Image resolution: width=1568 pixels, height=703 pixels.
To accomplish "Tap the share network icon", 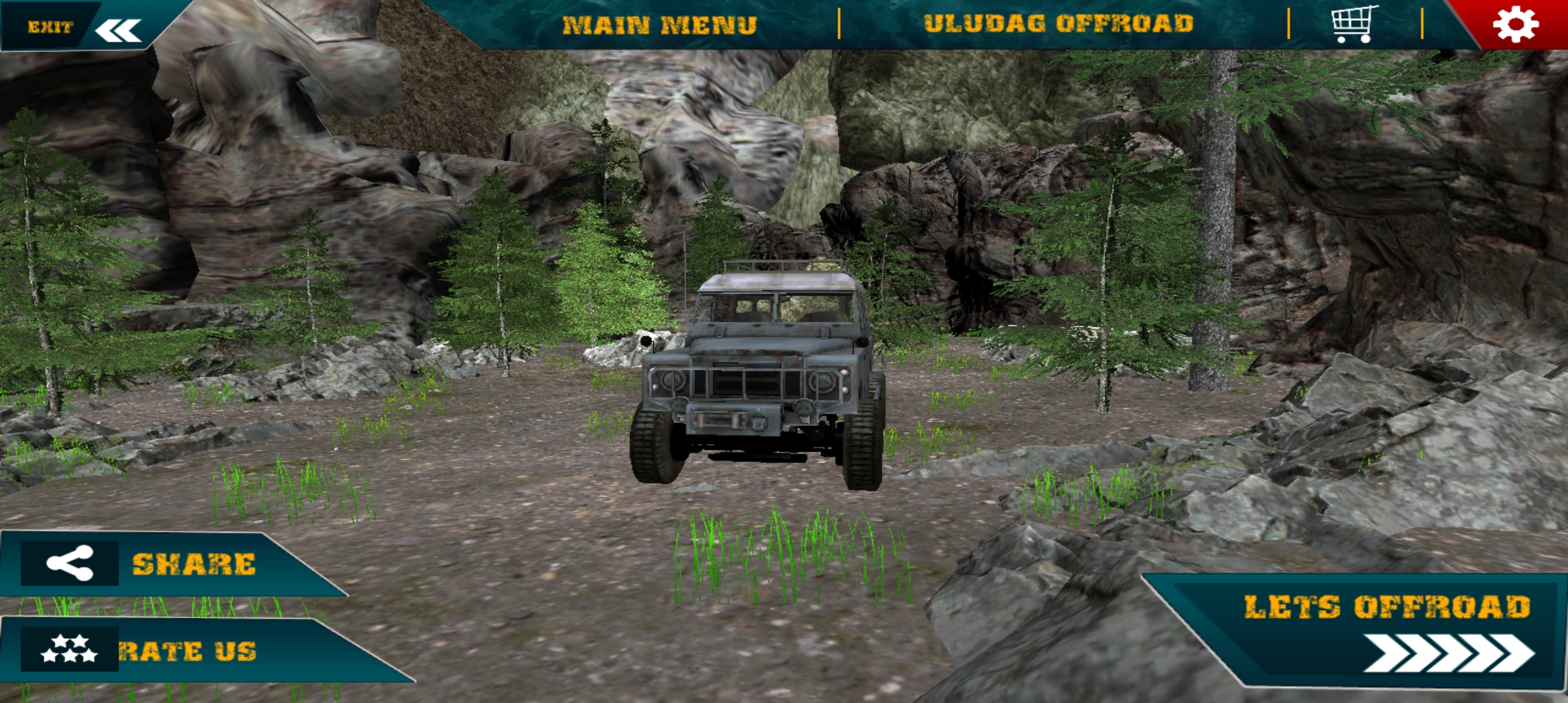I will (x=72, y=561).
